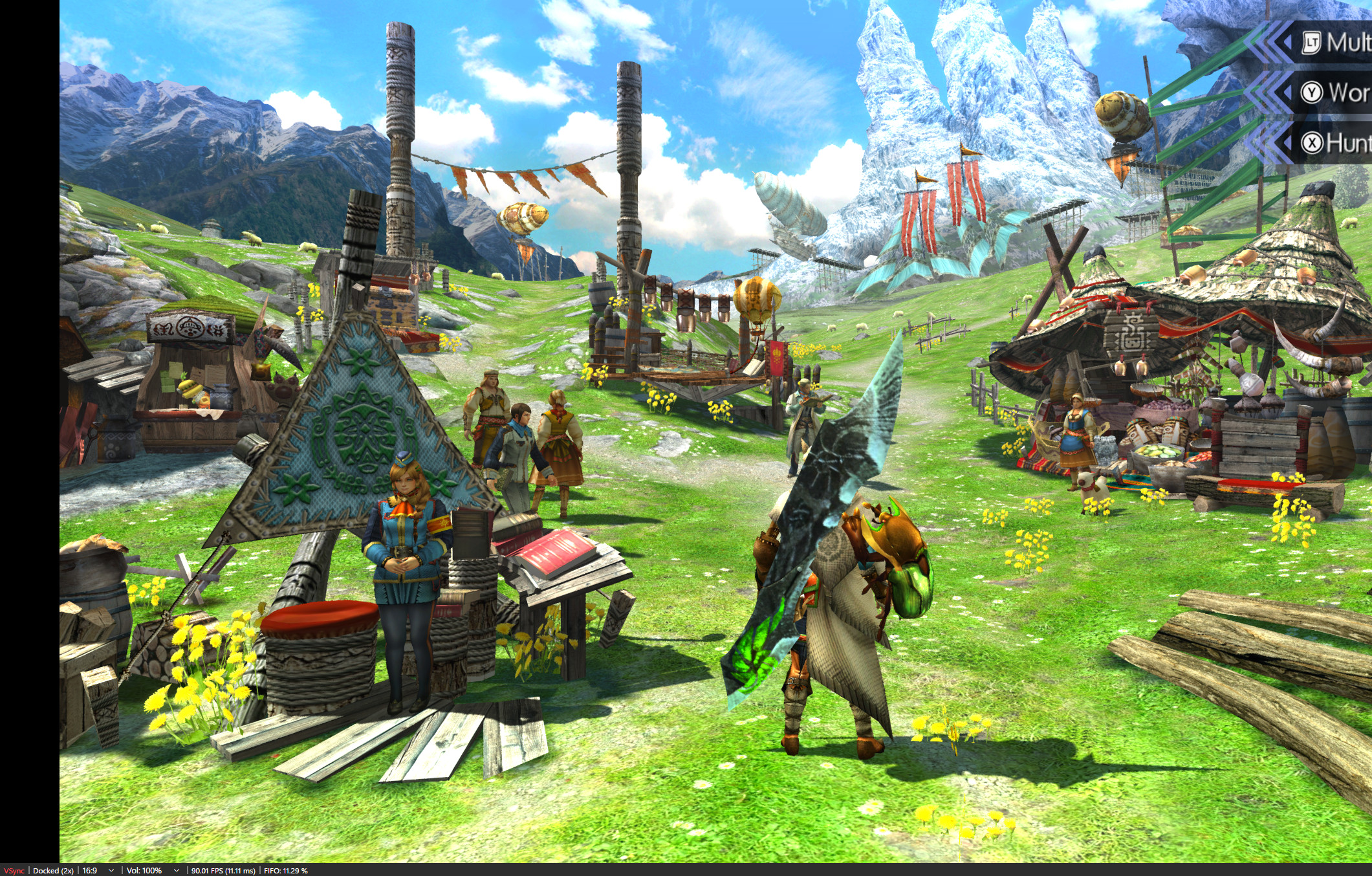The width and height of the screenshot is (1372, 876).
Task: Click the 90.01 FPS counter in the status bar
Action: (x=223, y=870)
